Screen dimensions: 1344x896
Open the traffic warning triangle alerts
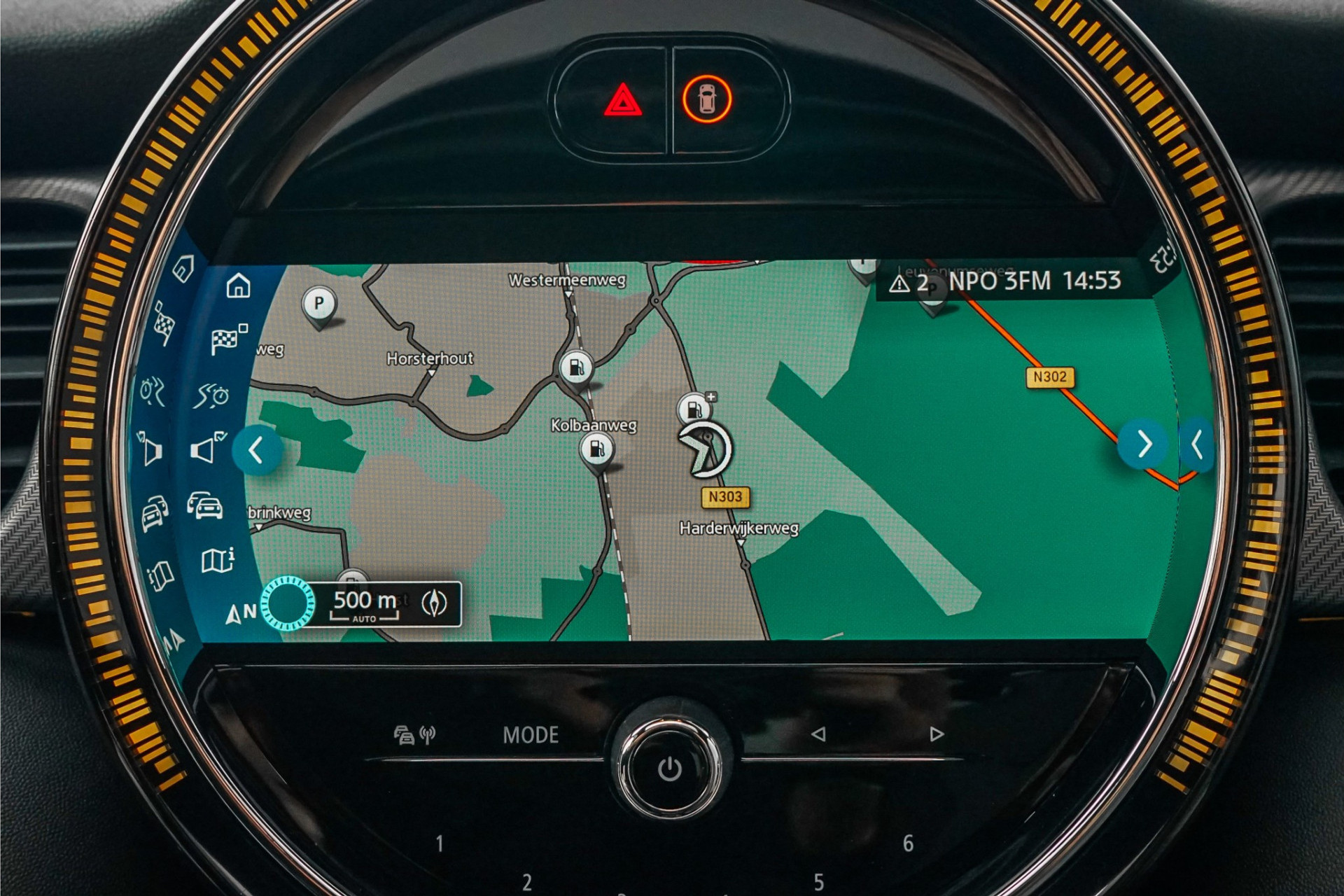908,283
